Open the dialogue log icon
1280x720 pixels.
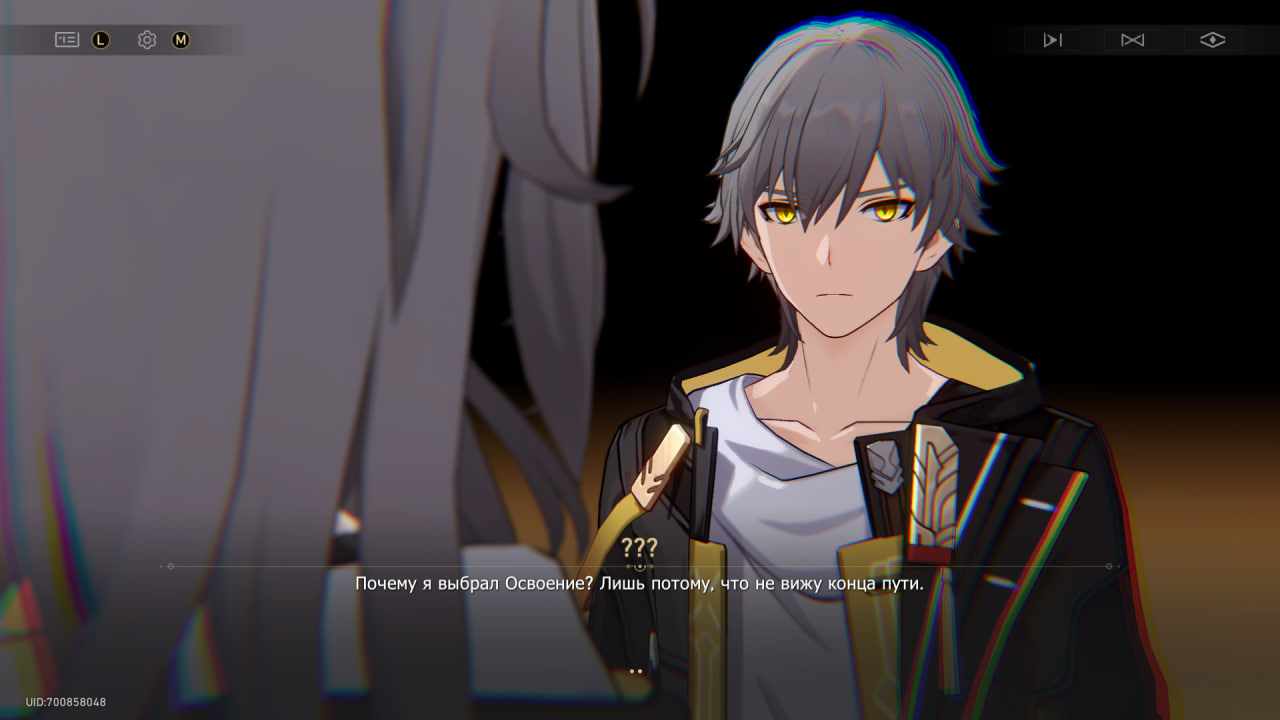click(67, 40)
